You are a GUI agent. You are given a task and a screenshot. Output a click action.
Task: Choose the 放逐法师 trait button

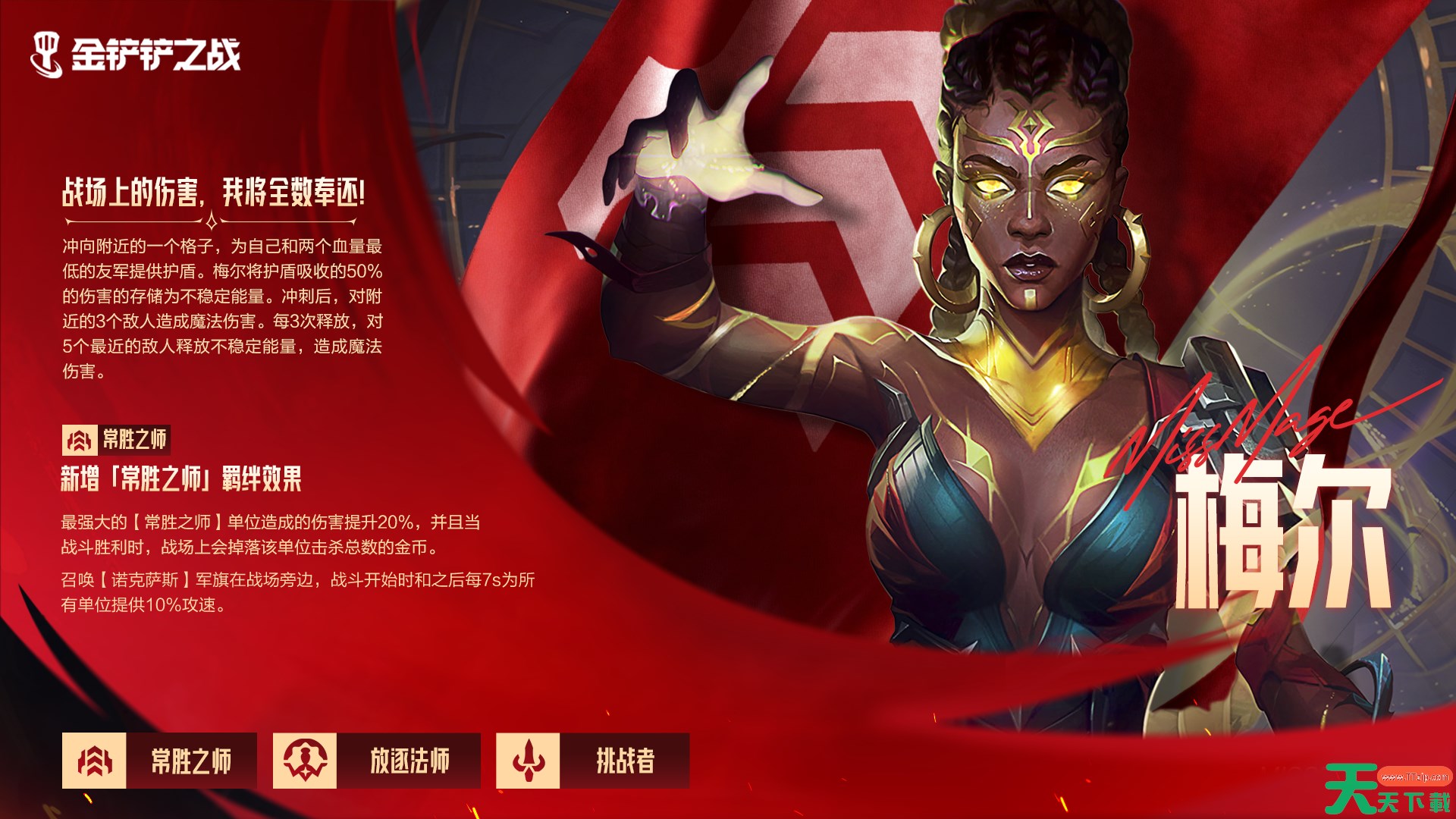376,761
